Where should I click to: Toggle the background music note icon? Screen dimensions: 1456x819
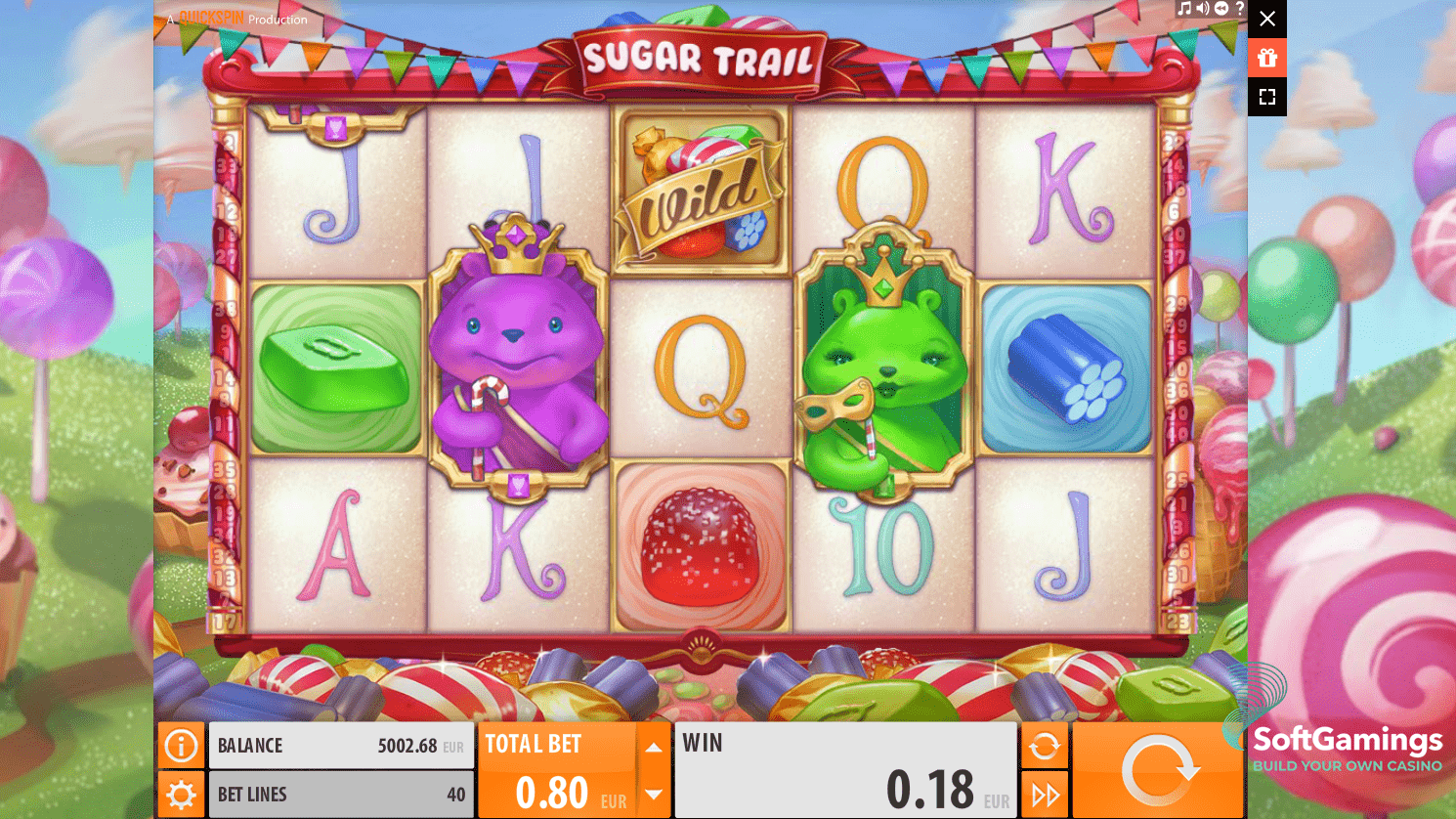[1184, 9]
